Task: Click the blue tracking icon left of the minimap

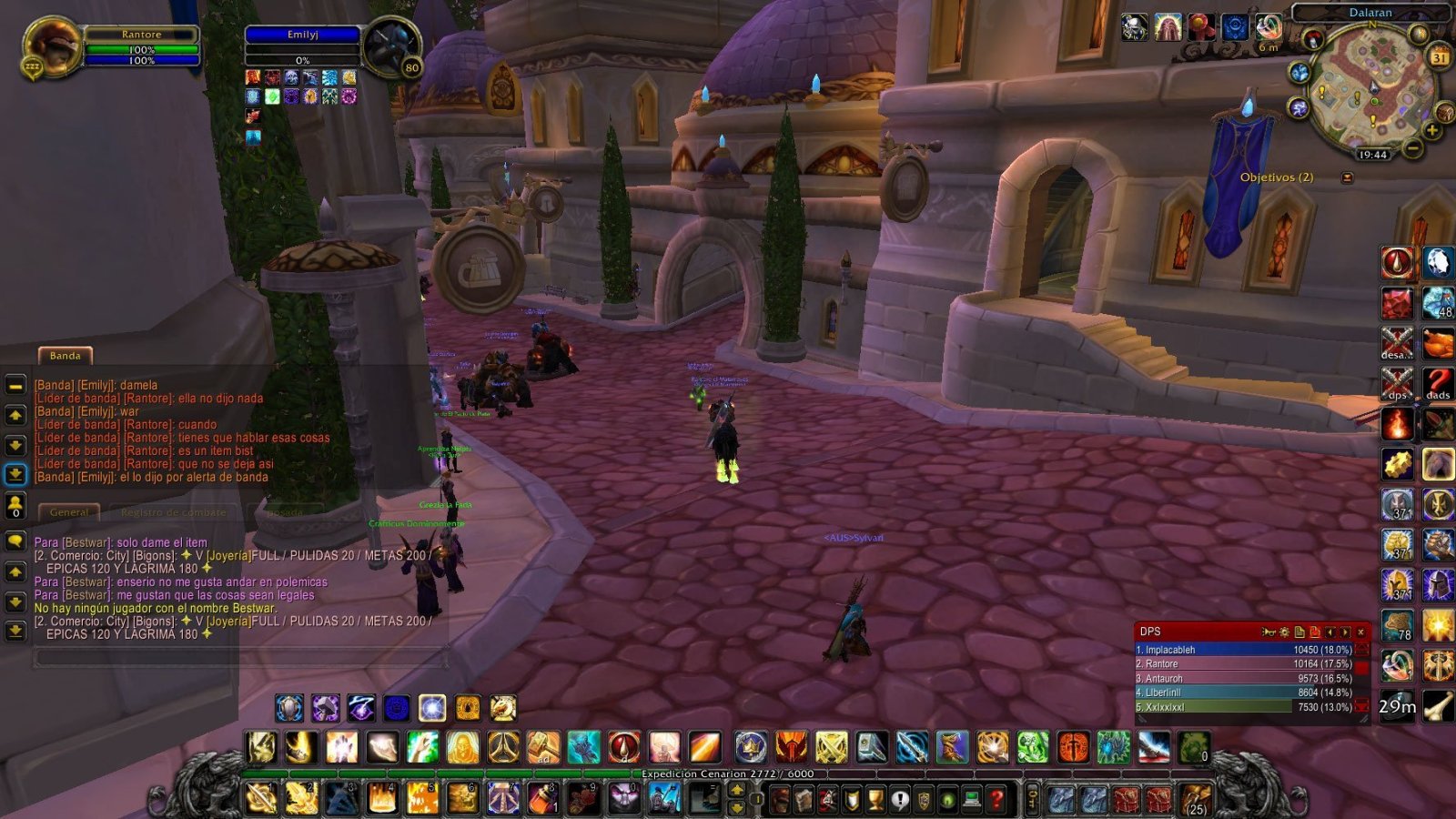Action: click(1301, 74)
